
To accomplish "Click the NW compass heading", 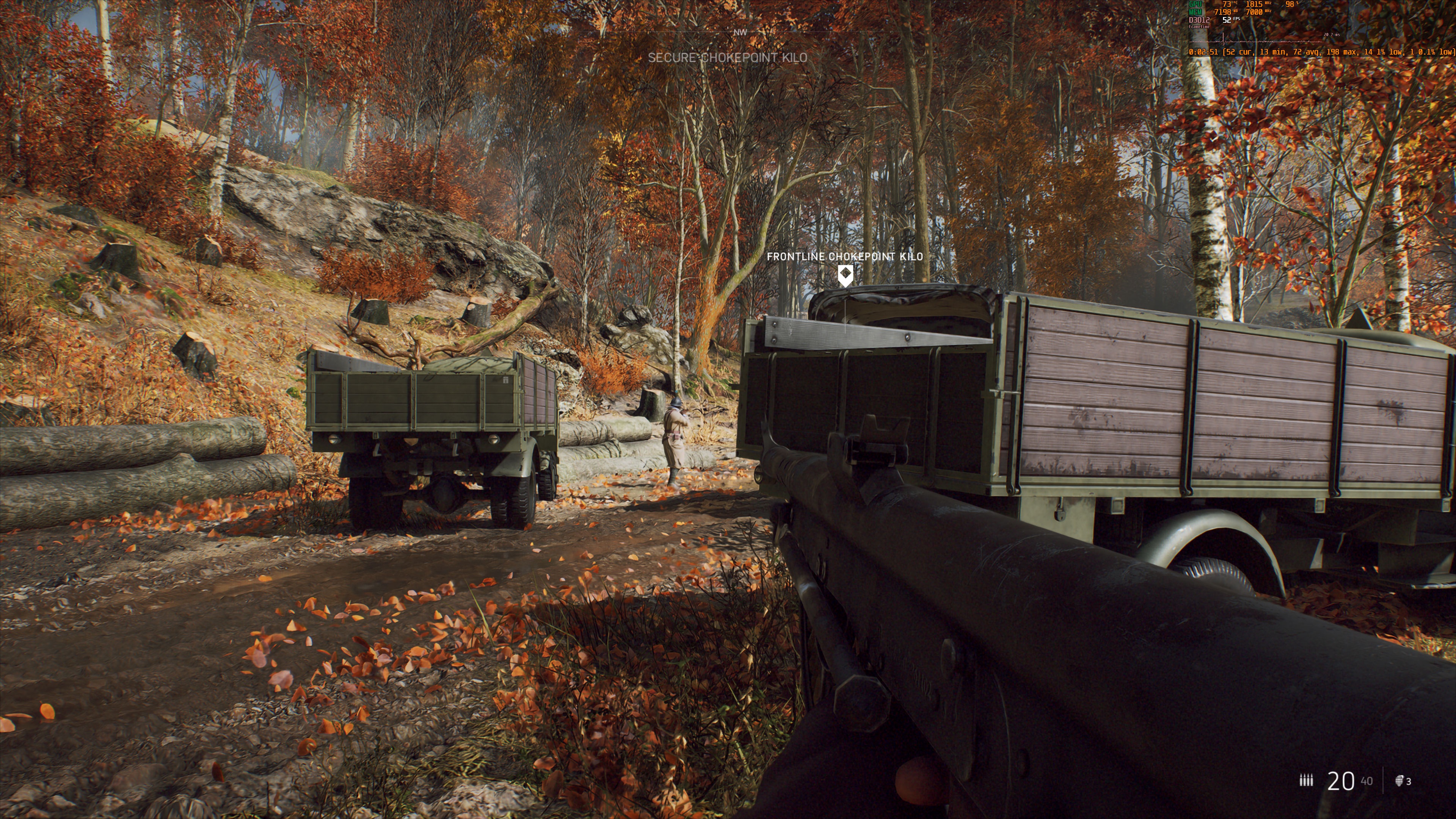I will click(x=740, y=33).
